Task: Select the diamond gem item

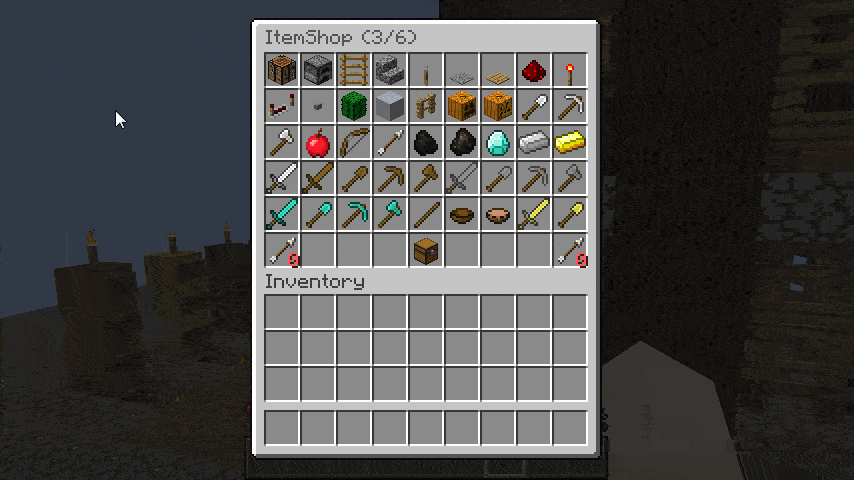Action: tap(498, 143)
